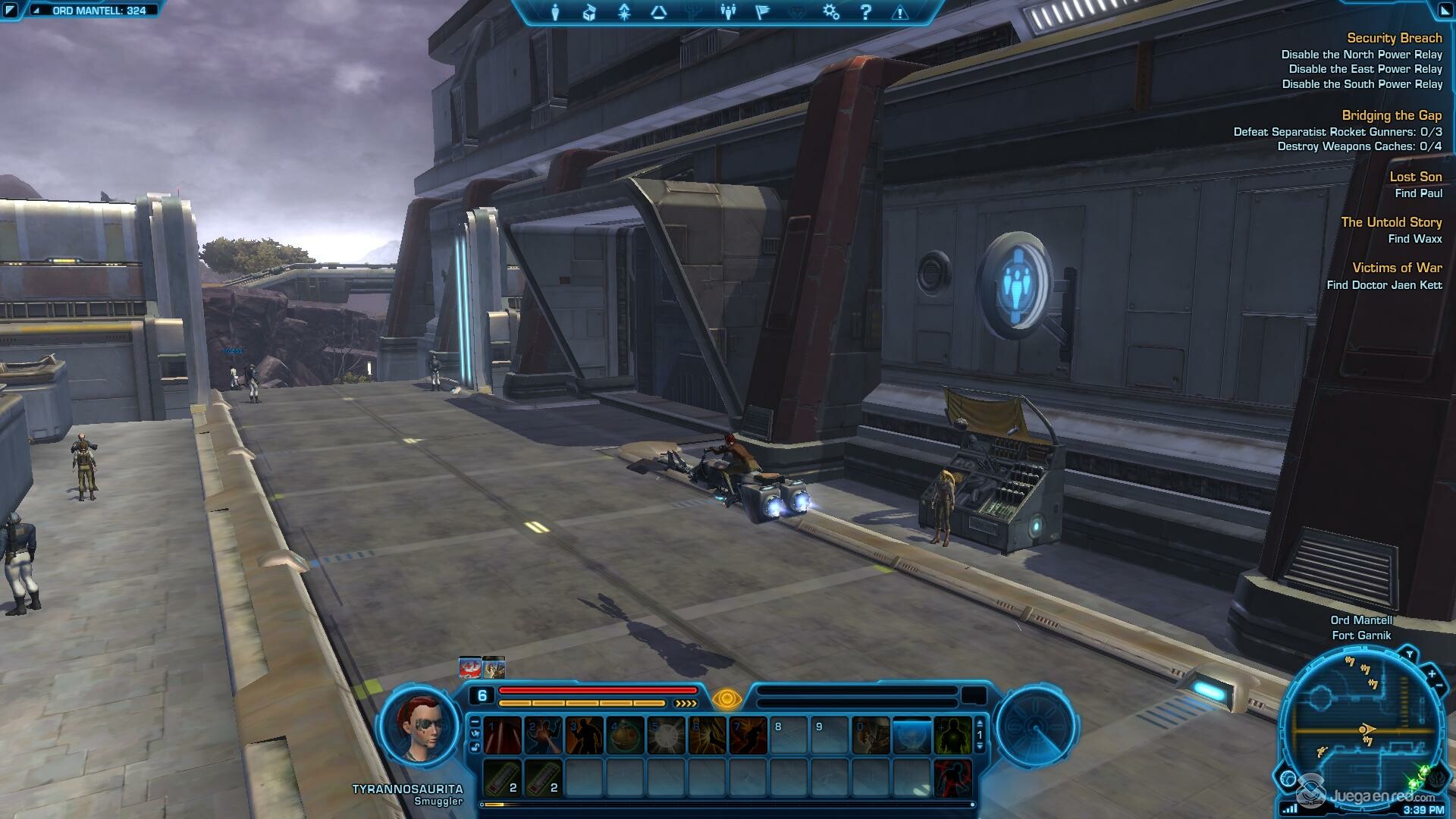Click the warning triangle report icon

(x=900, y=12)
